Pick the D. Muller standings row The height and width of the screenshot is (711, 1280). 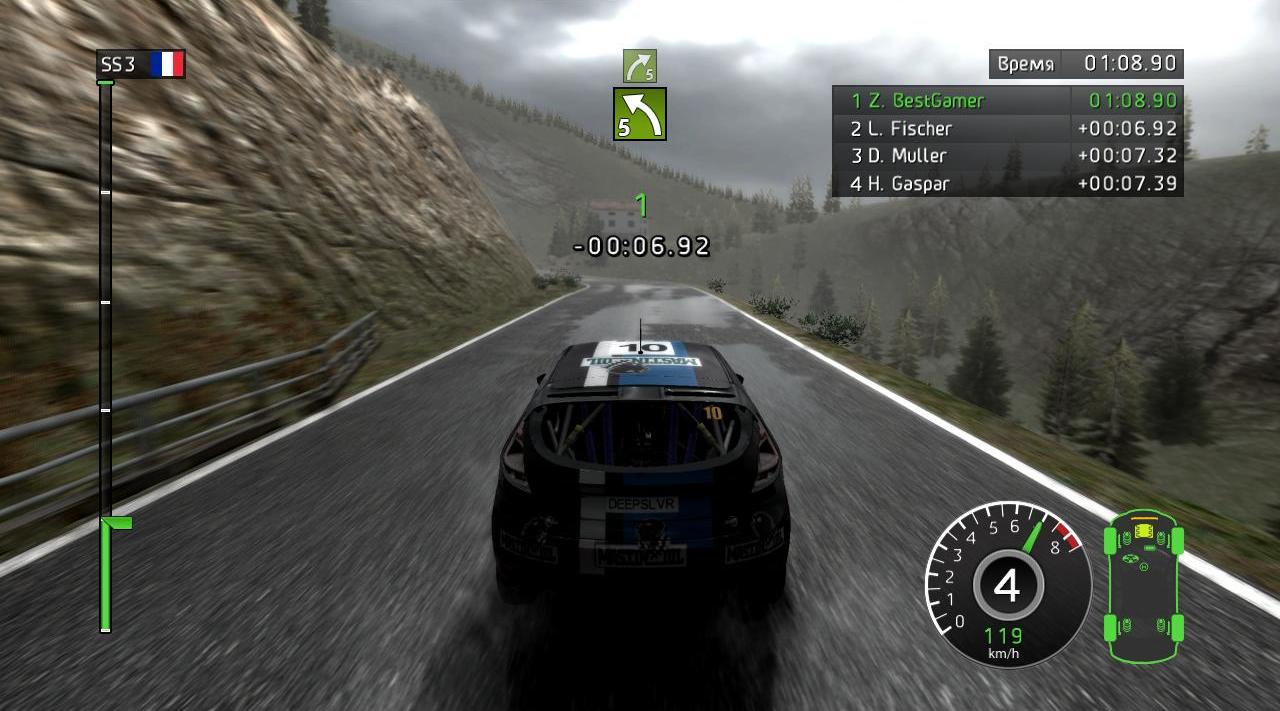click(x=1007, y=156)
